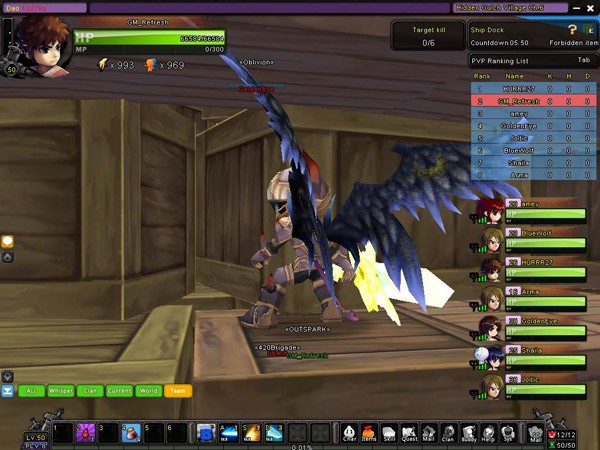
Task: Click the question mark help icon
Action: 573,30
